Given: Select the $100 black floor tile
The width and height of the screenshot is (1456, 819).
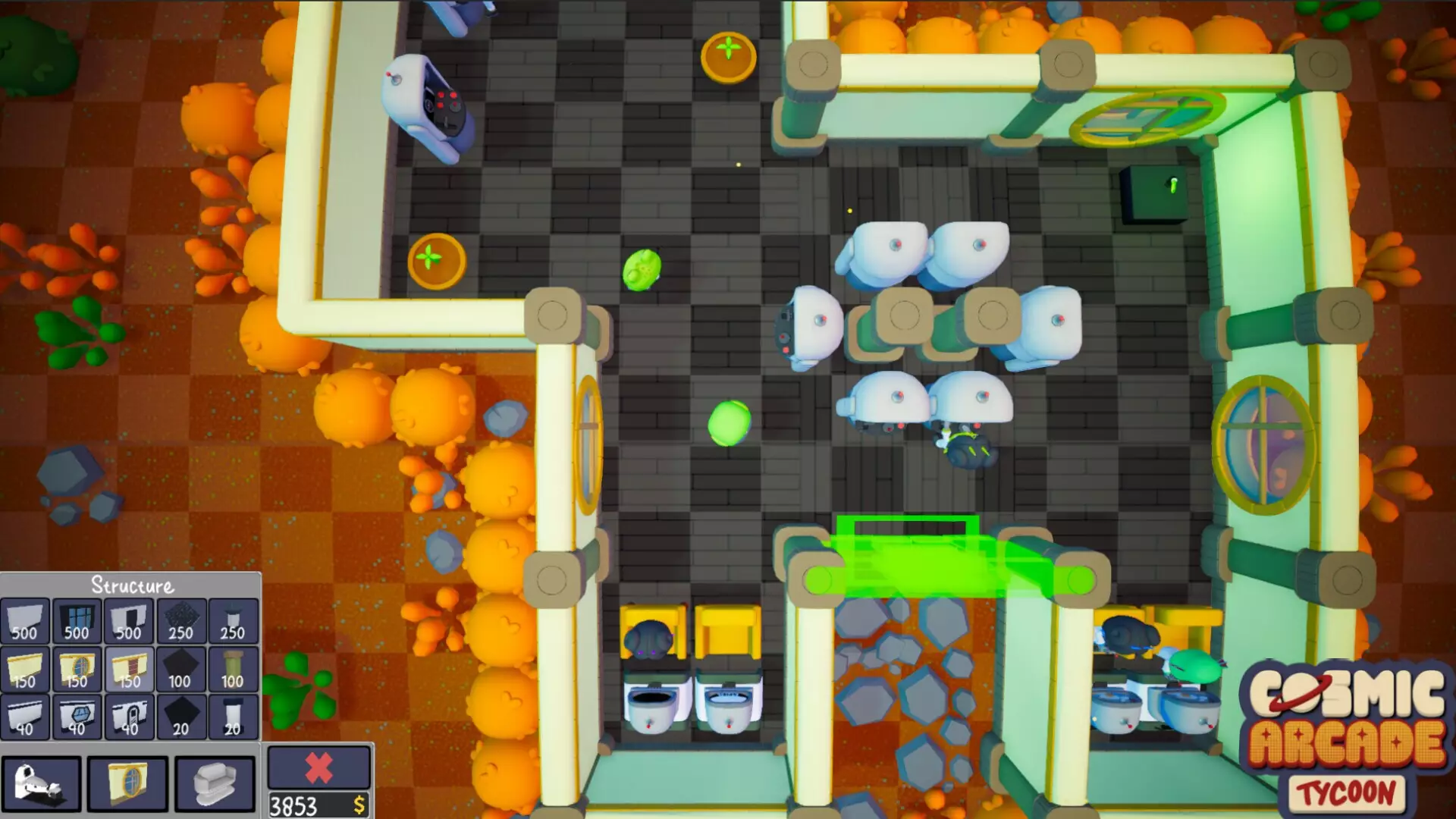Looking at the screenshot, I should click(180, 670).
